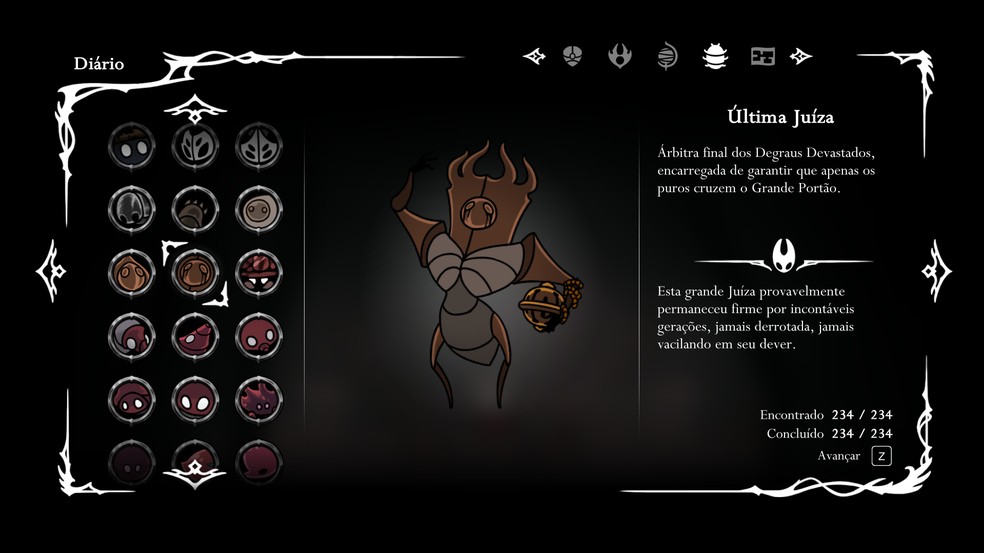
Task: Select the mask-shaped inventory tab
Action: click(x=572, y=56)
